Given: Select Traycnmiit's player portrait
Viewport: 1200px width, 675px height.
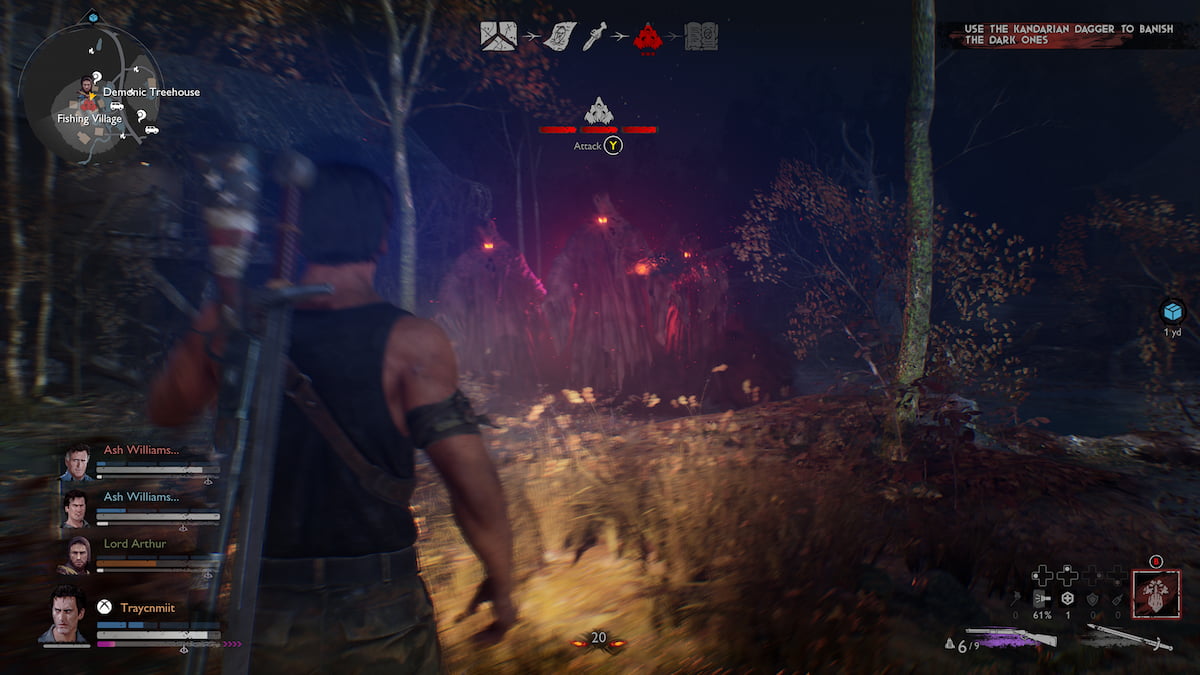Looking at the screenshot, I should [67, 613].
